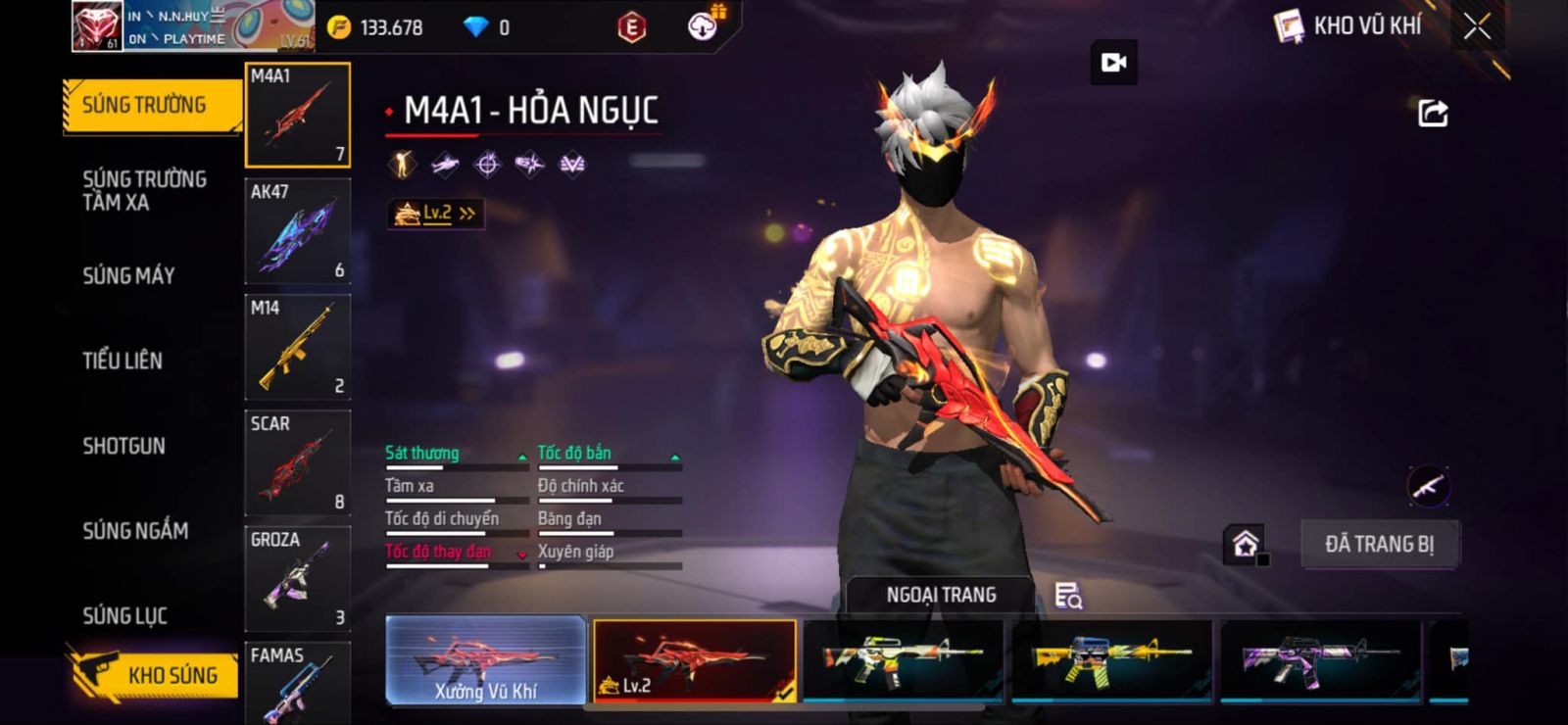Choose the M14 weapon tile

(x=297, y=348)
